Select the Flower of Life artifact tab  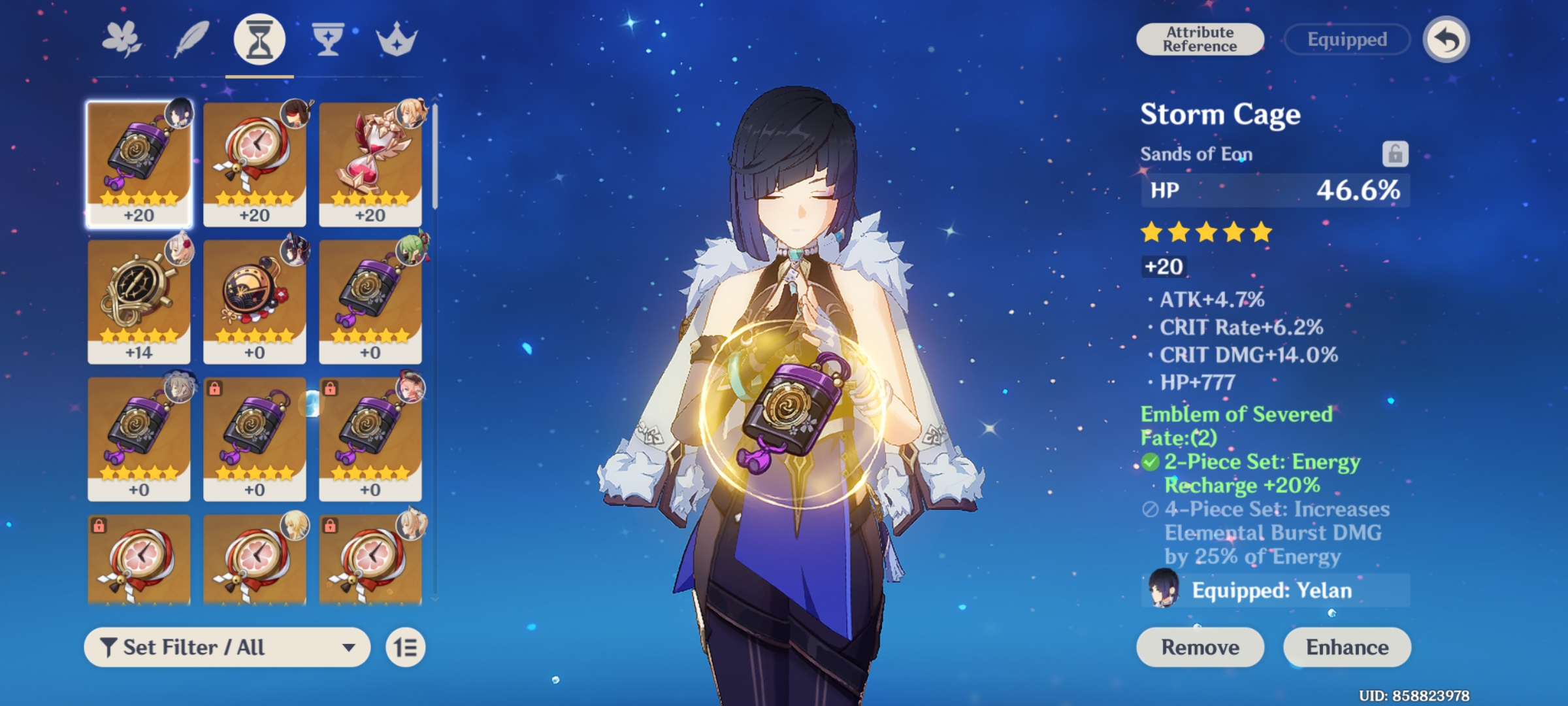click(x=120, y=41)
